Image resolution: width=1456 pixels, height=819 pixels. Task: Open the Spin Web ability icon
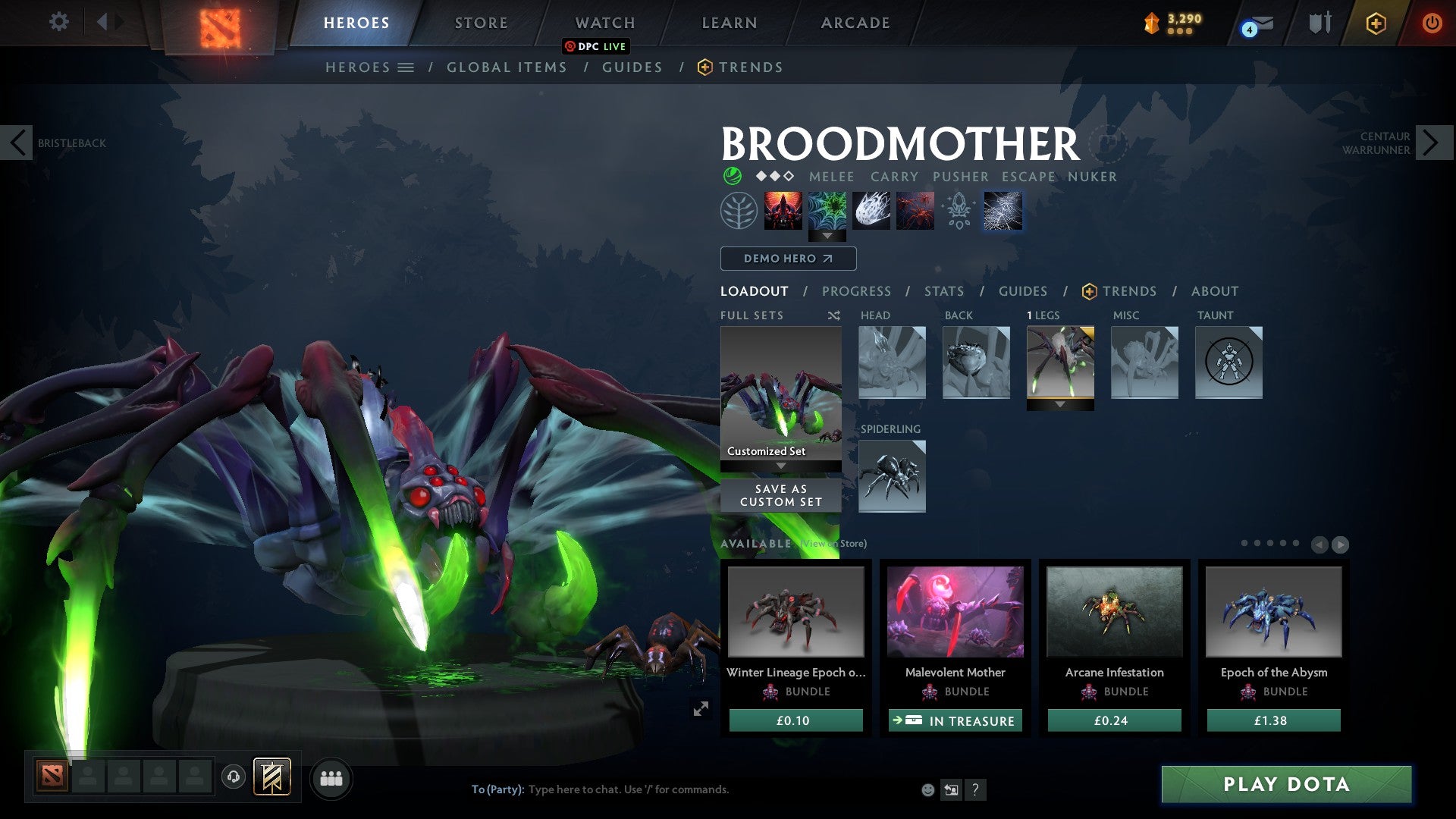[827, 211]
